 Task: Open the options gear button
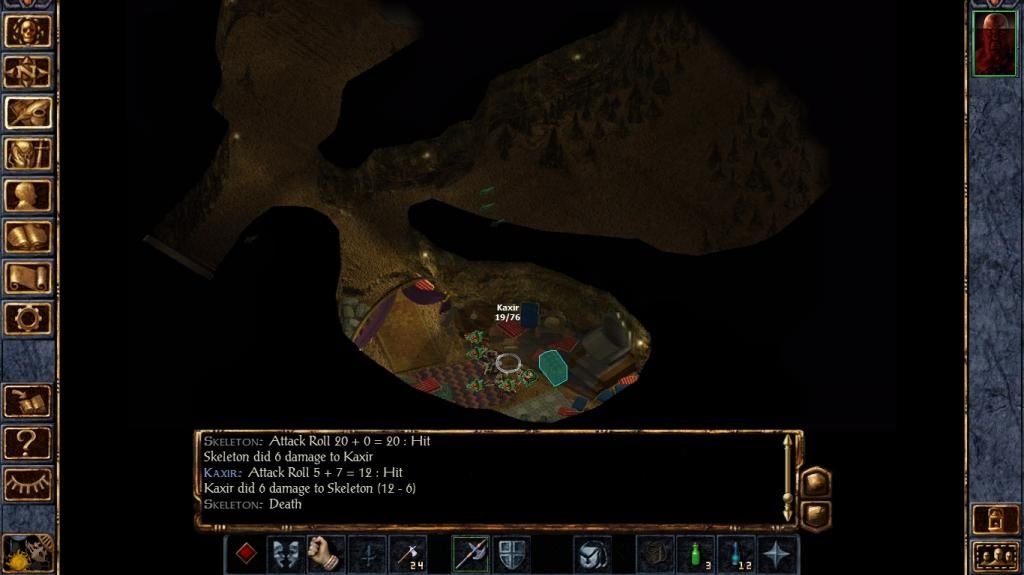click(x=28, y=319)
